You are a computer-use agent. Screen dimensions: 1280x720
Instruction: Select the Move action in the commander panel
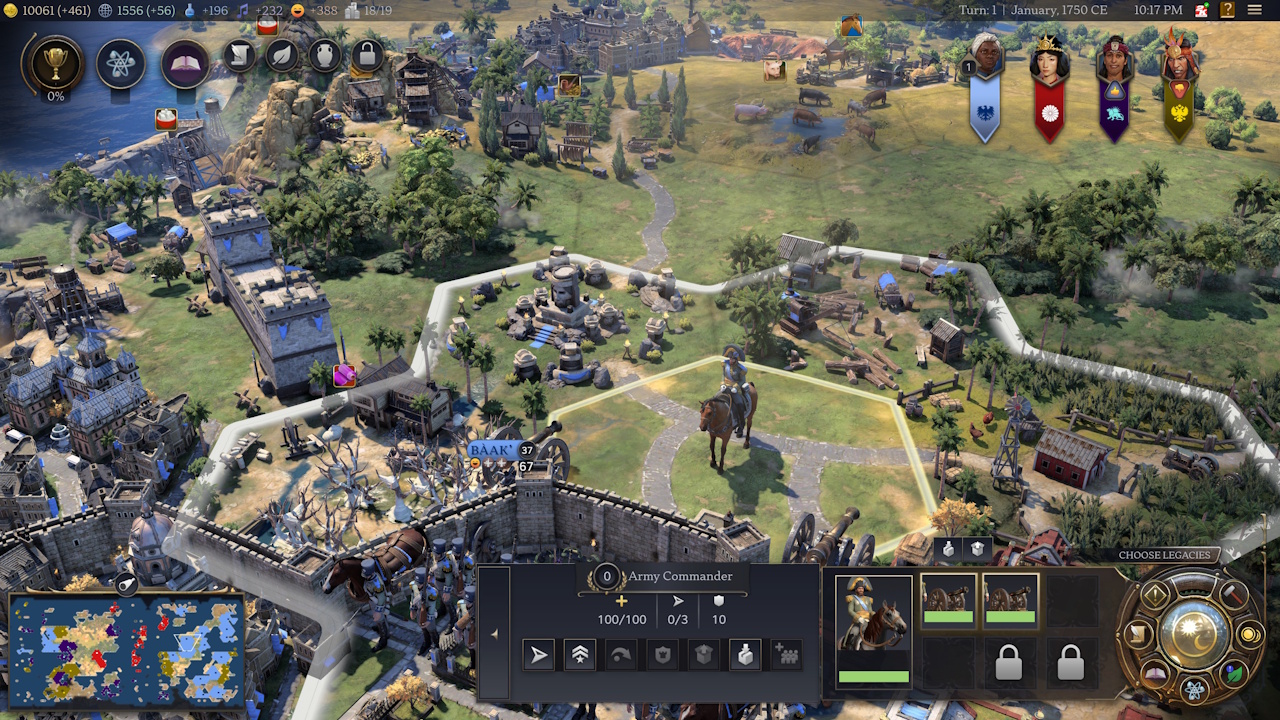(x=537, y=655)
